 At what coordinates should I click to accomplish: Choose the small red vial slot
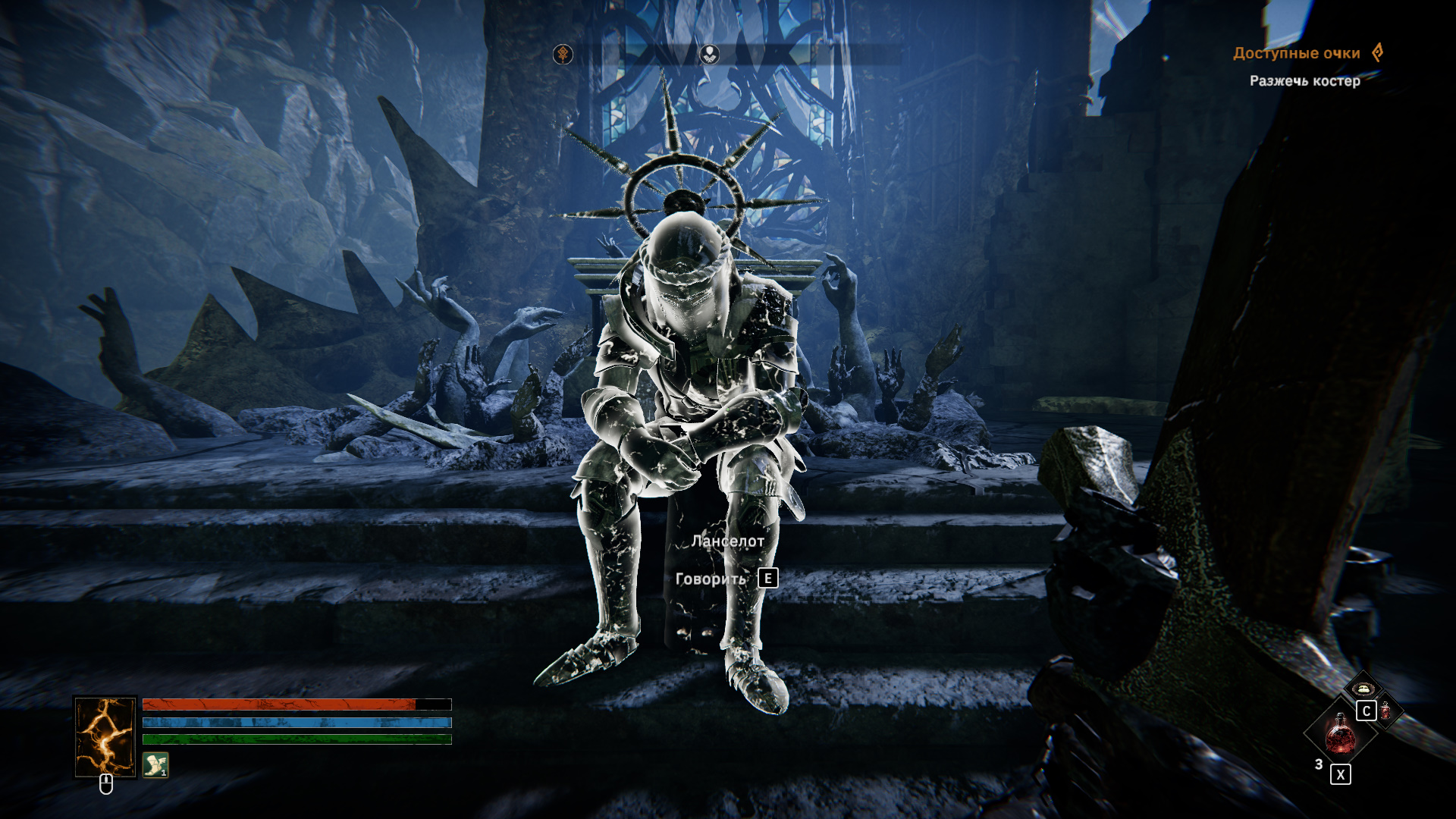1386,711
